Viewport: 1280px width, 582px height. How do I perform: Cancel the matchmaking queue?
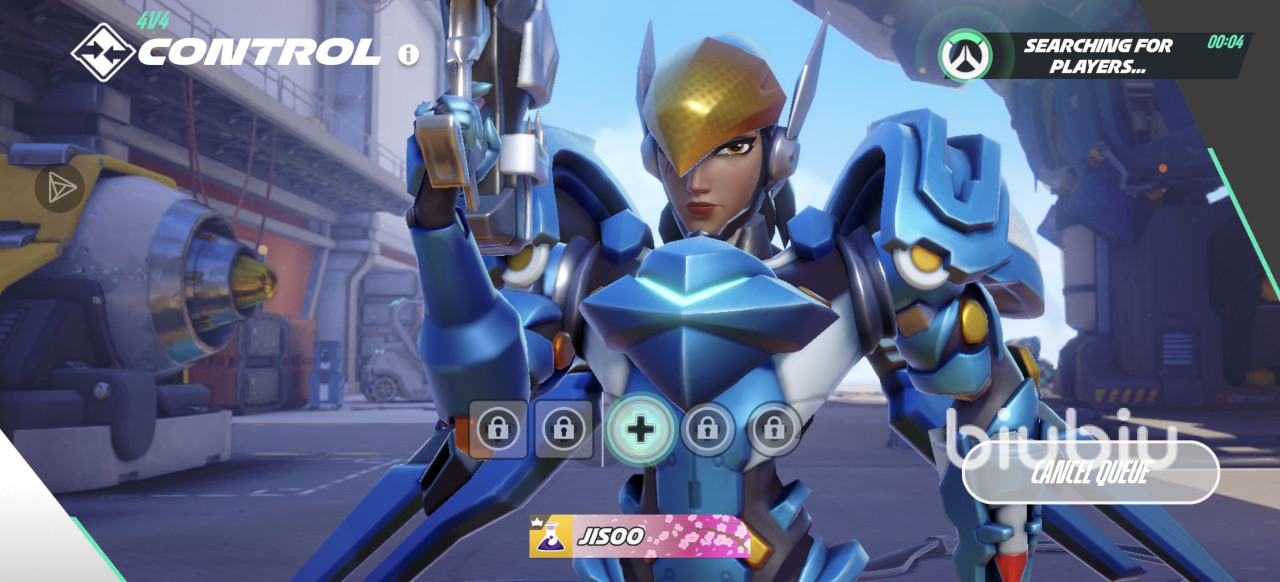click(x=1090, y=472)
